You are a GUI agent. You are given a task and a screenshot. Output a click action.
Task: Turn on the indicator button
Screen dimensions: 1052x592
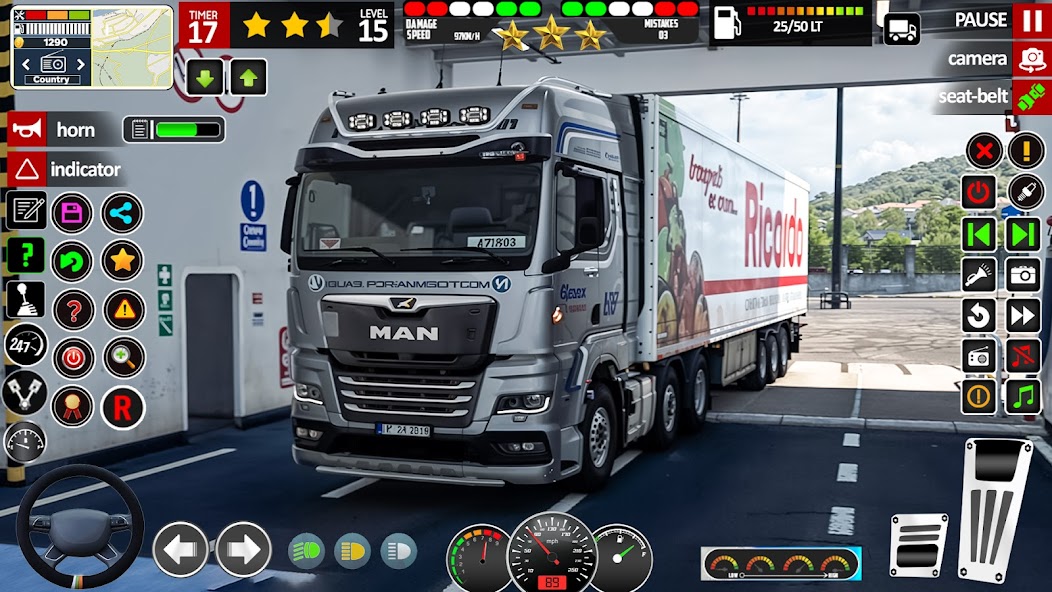28,169
